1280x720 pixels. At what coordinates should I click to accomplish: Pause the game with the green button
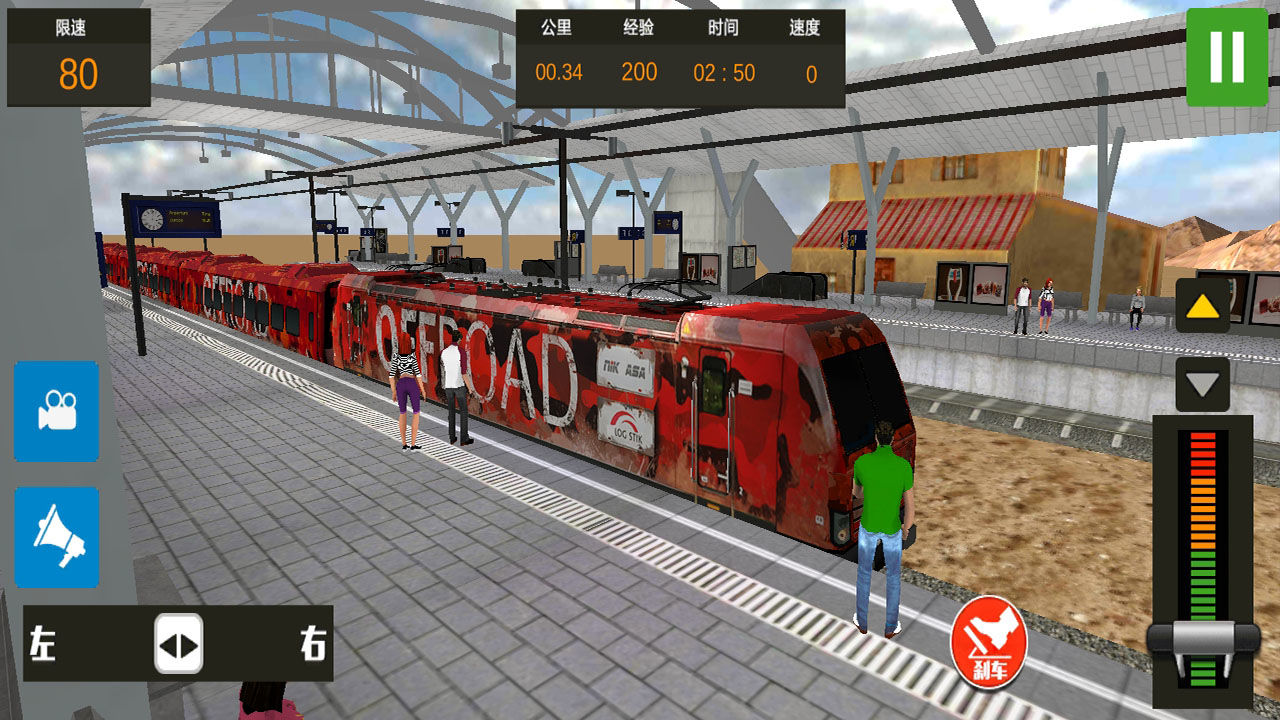pyautogui.click(x=1227, y=56)
